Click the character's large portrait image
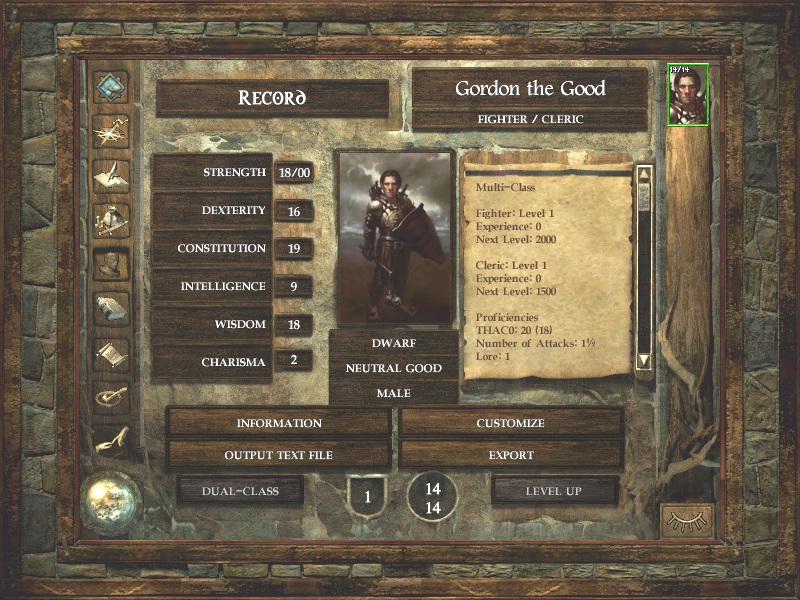The width and height of the screenshot is (800, 600). click(x=395, y=237)
